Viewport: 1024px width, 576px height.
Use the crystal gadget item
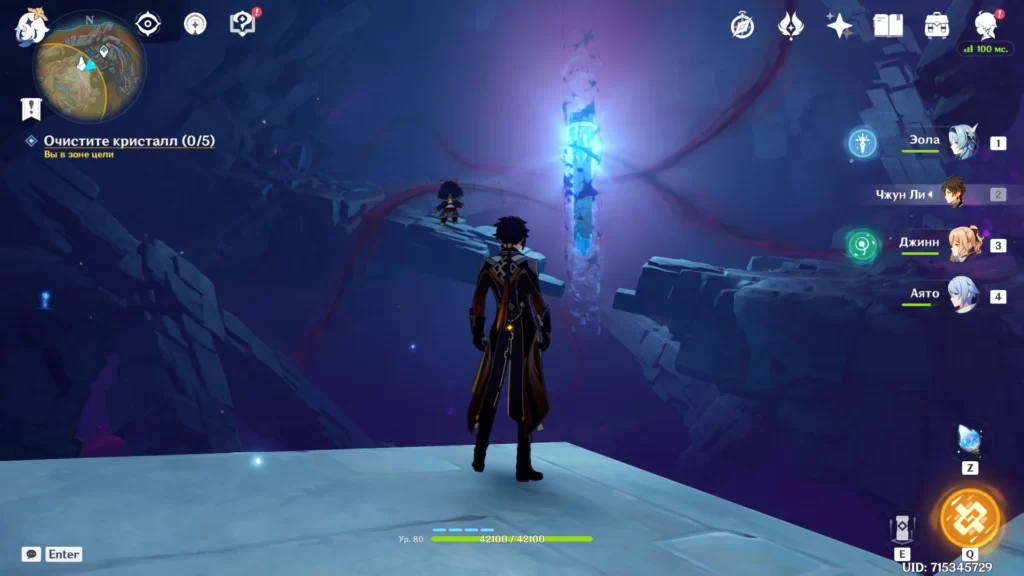point(970,439)
